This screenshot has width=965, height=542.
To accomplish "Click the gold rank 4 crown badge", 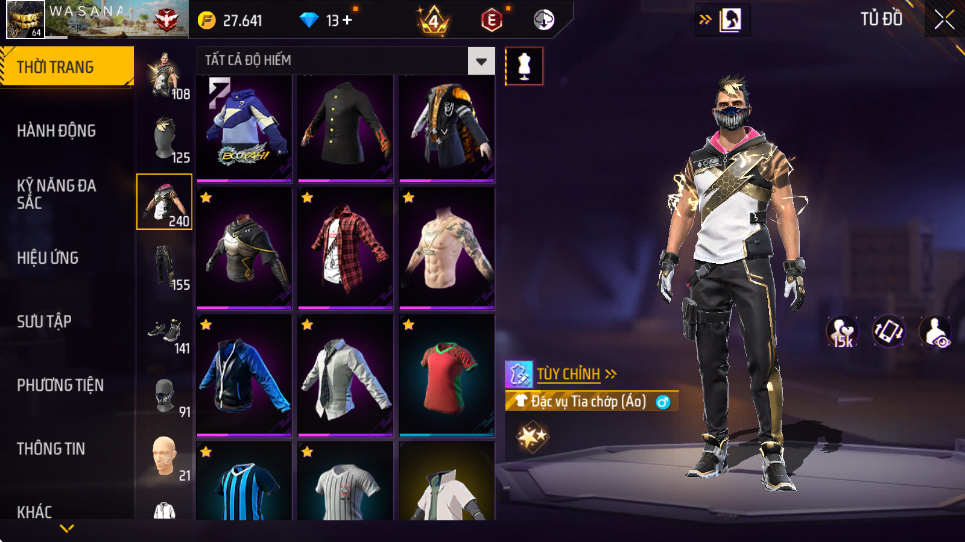I will [433, 20].
